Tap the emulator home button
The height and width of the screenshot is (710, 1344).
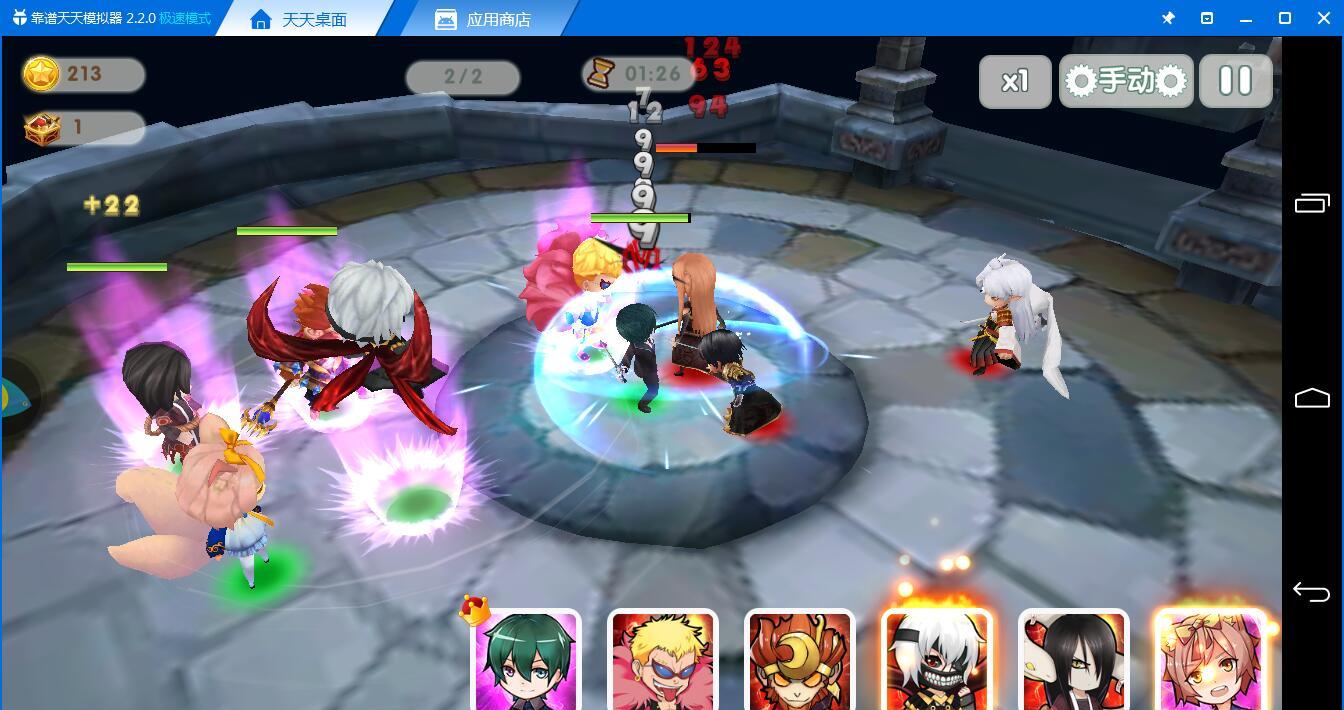(x=1311, y=398)
